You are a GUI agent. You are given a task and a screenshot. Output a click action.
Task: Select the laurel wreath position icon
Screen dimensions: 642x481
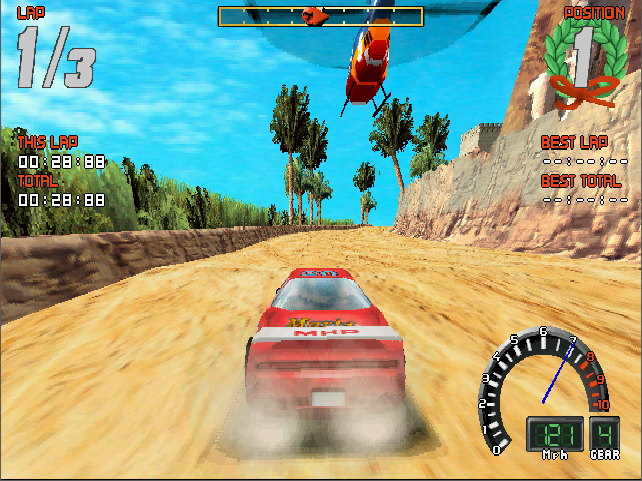pos(582,62)
